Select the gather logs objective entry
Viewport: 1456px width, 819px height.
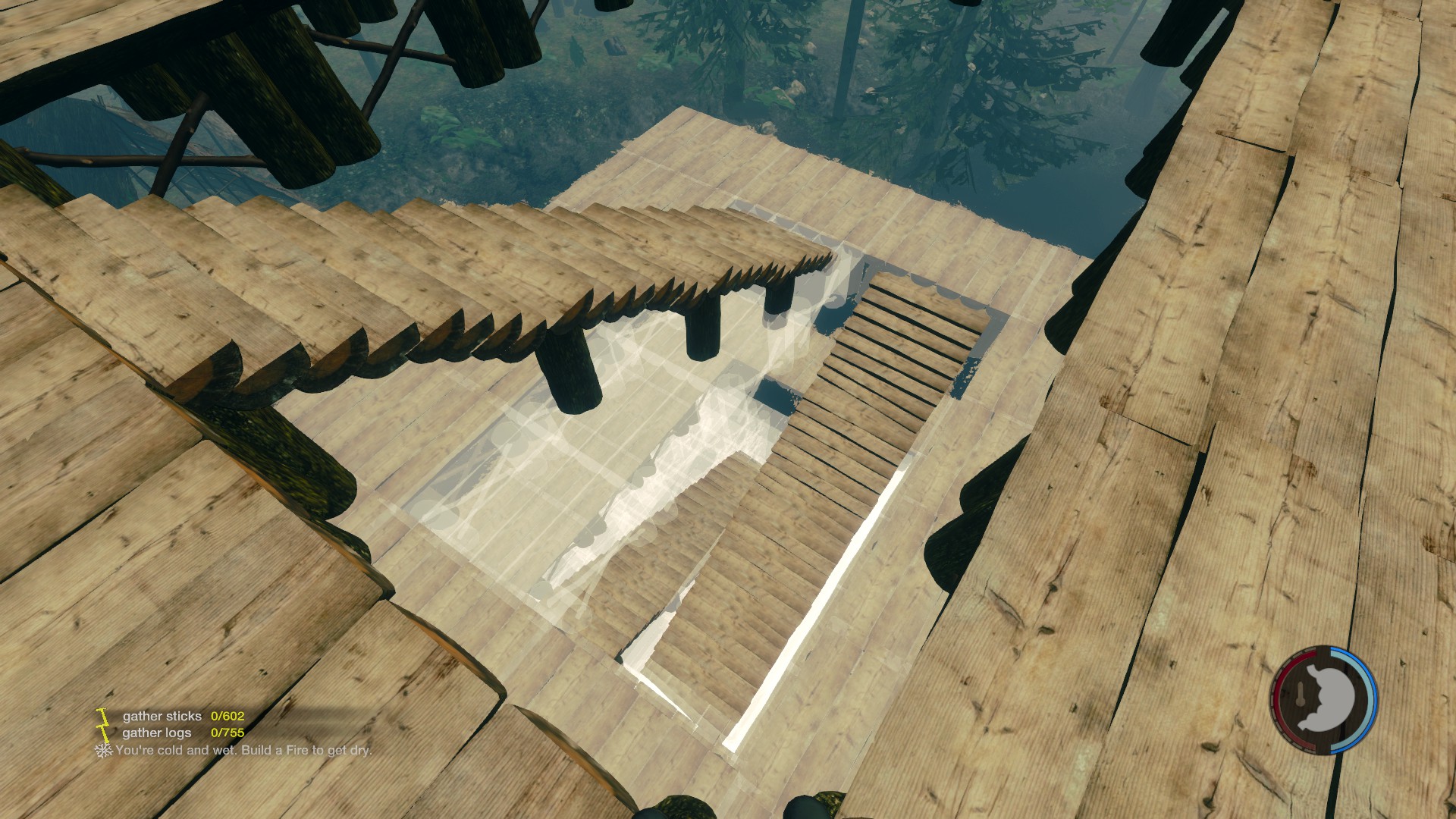(x=157, y=733)
